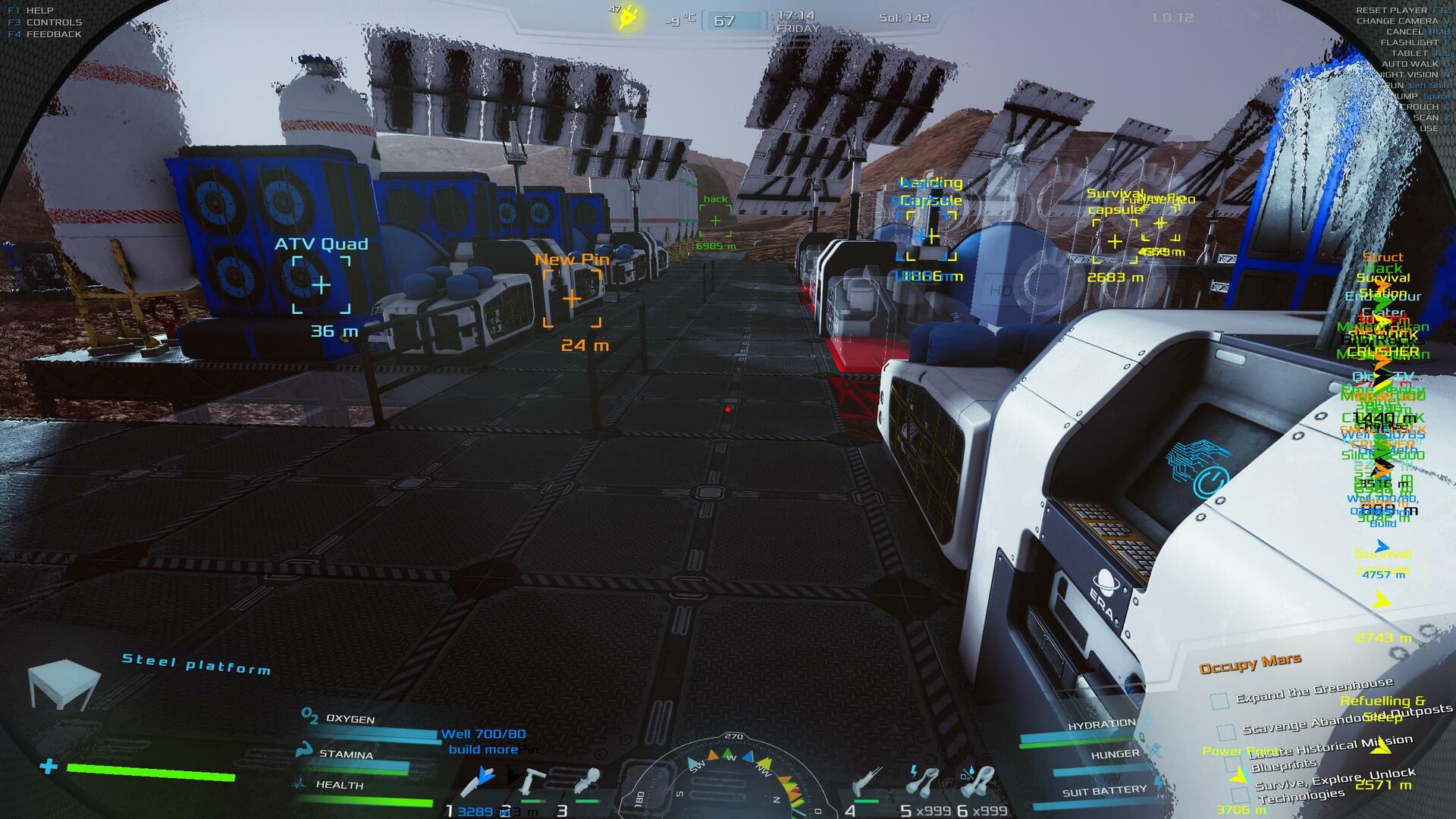Select the Survival capsule waypoint marker

coord(1115,241)
